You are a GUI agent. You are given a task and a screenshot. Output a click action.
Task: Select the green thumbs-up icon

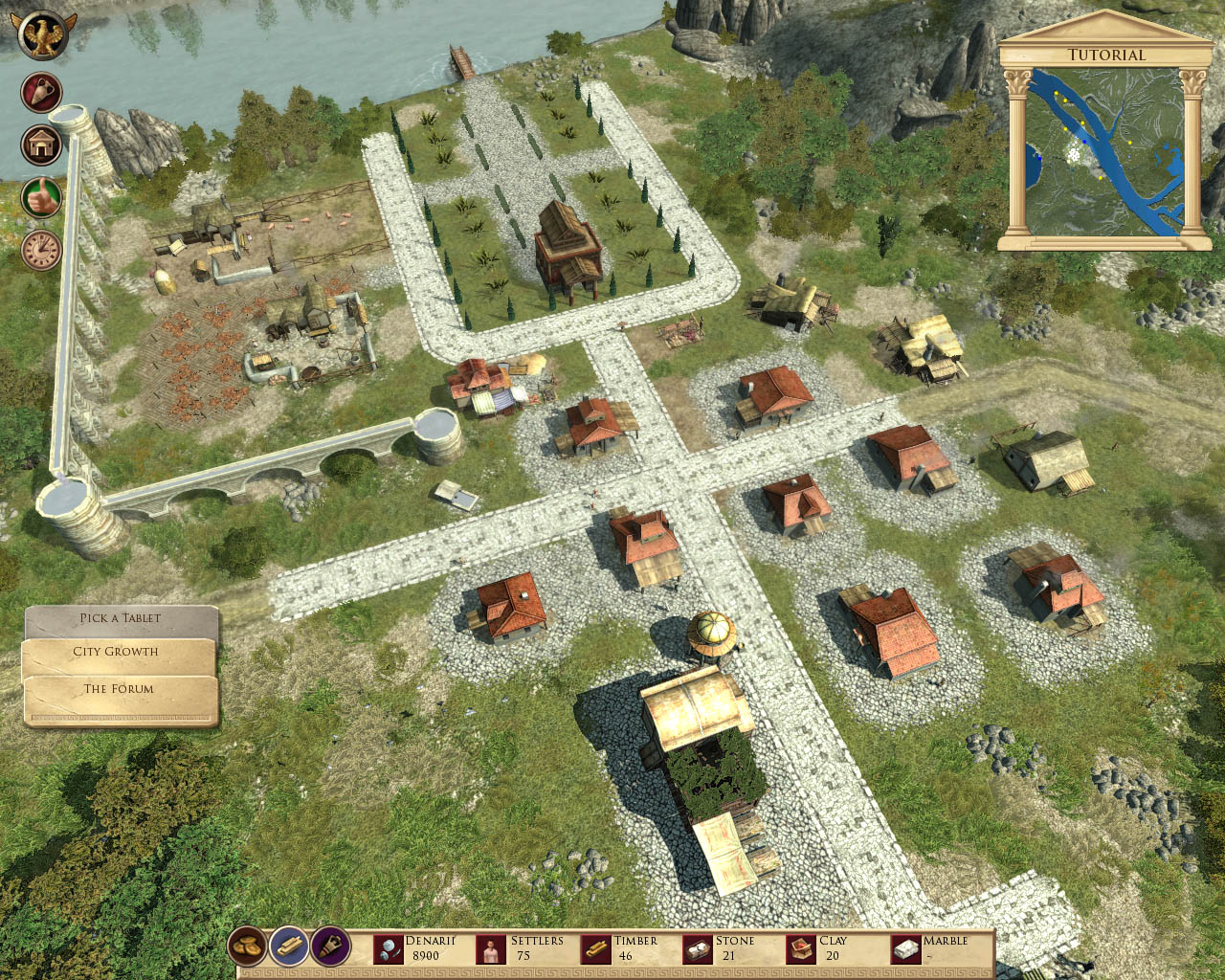pyautogui.click(x=41, y=198)
